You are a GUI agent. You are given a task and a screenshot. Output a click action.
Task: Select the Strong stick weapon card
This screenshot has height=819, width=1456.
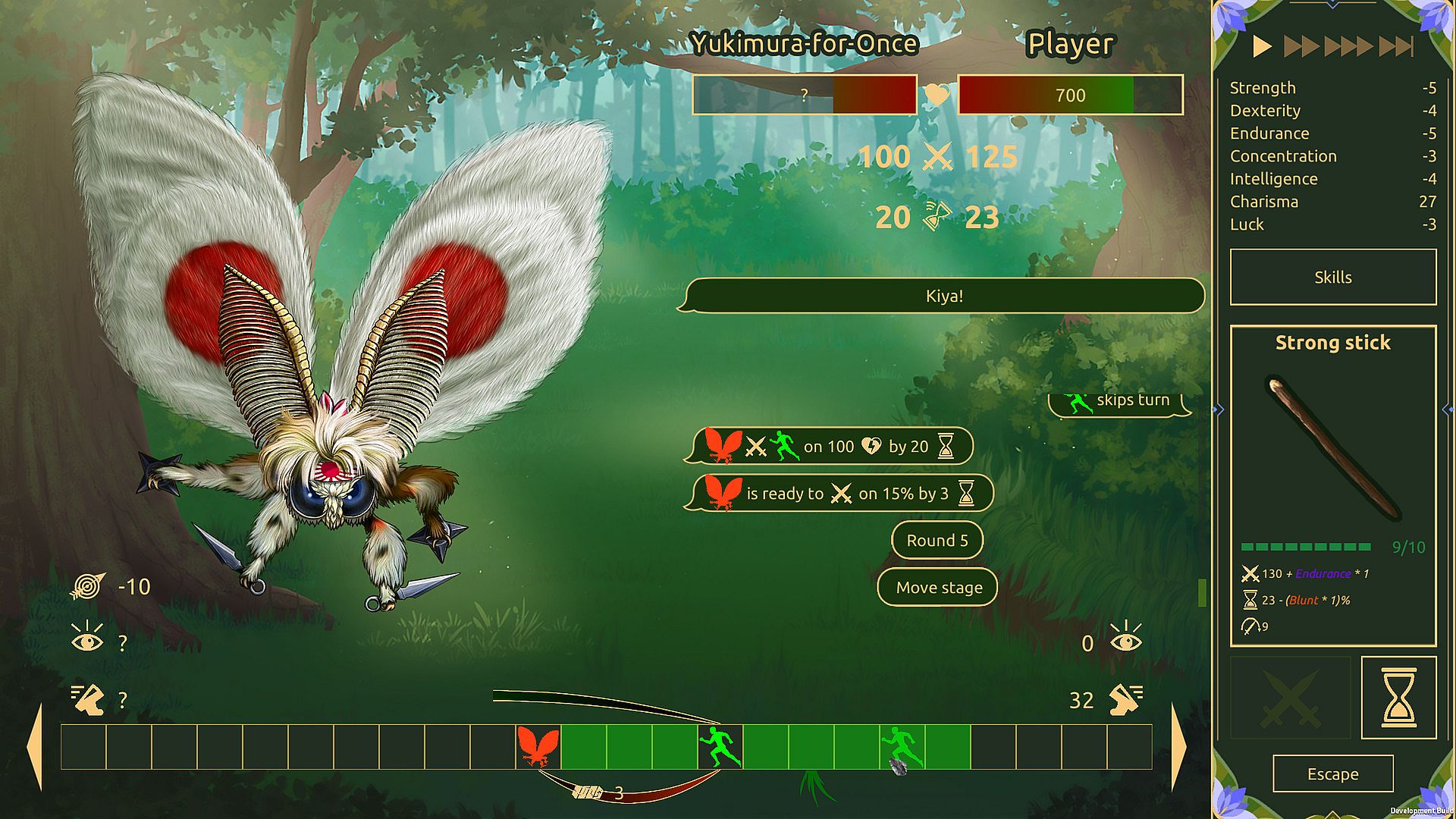1332,485
